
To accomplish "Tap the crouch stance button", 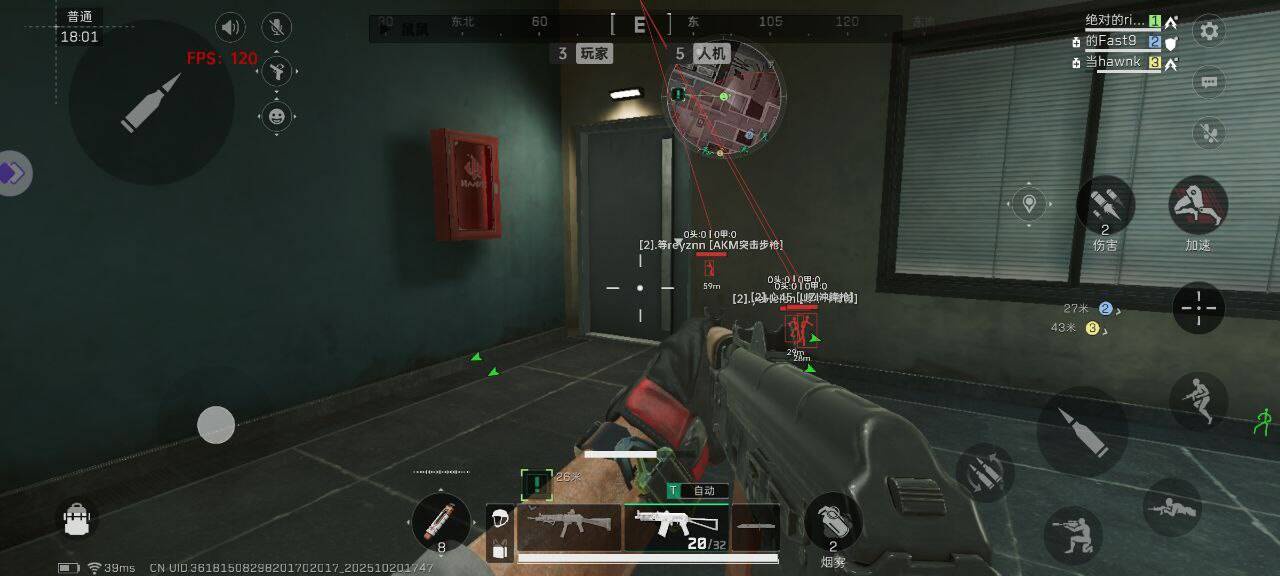I will (x=1073, y=535).
